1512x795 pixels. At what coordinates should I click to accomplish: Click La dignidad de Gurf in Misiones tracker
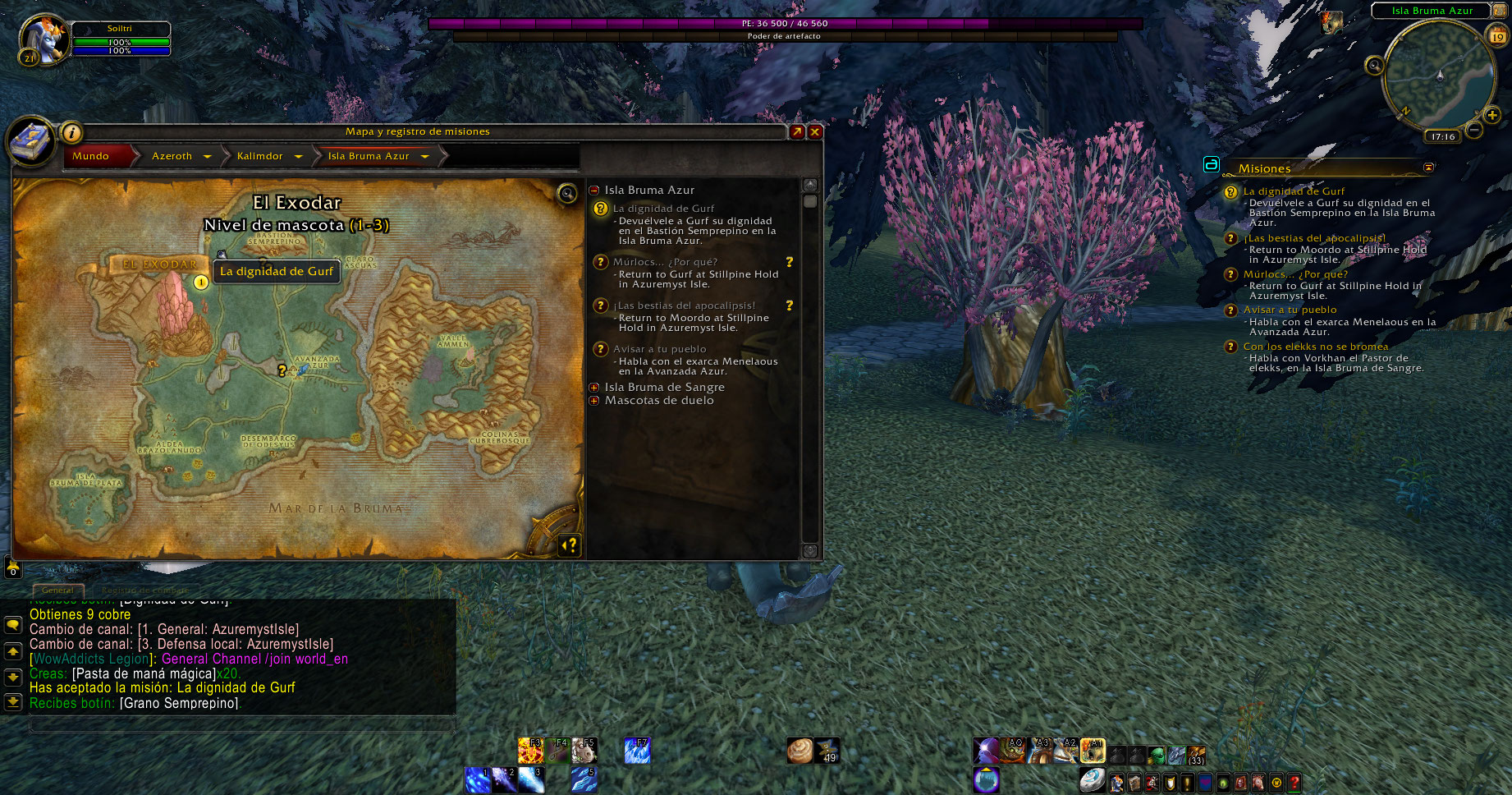coord(1294,191)
